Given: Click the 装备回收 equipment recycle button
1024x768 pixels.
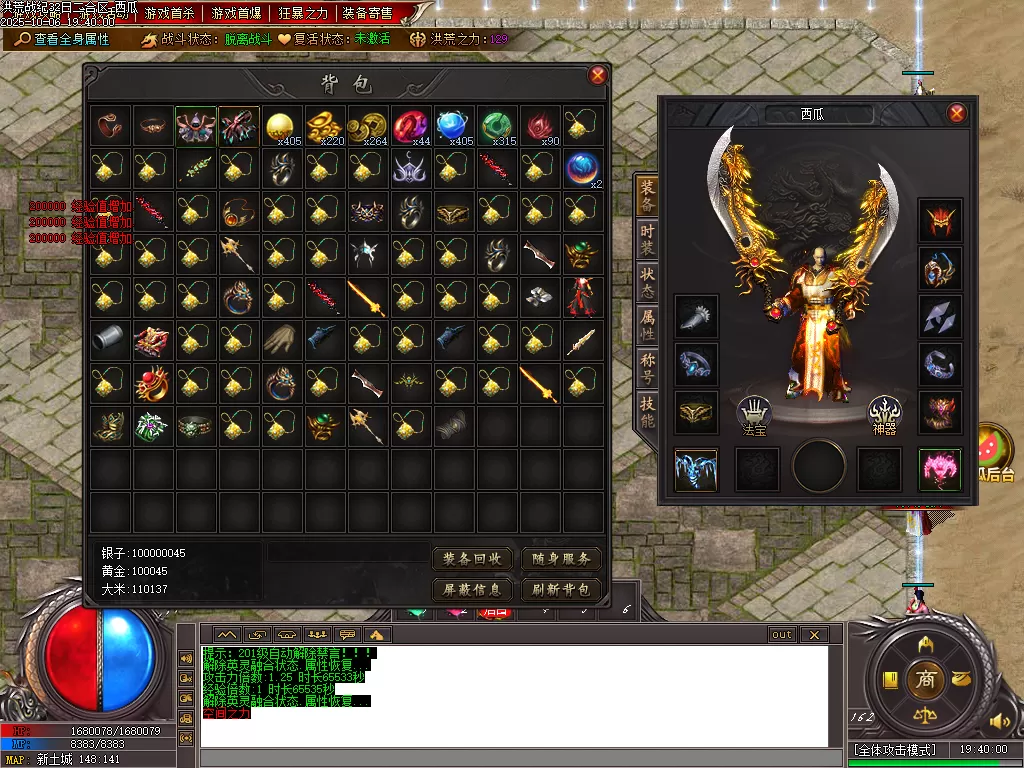Looking at the screenshot, I should tap(472, 558).
